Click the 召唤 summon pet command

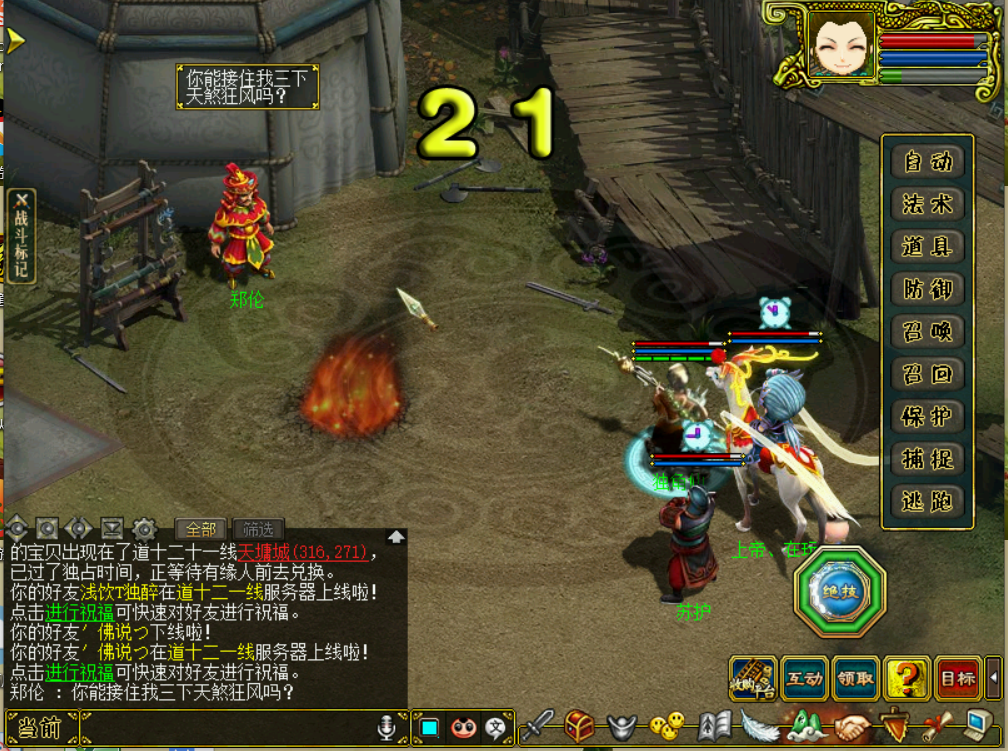coord(927,332)
